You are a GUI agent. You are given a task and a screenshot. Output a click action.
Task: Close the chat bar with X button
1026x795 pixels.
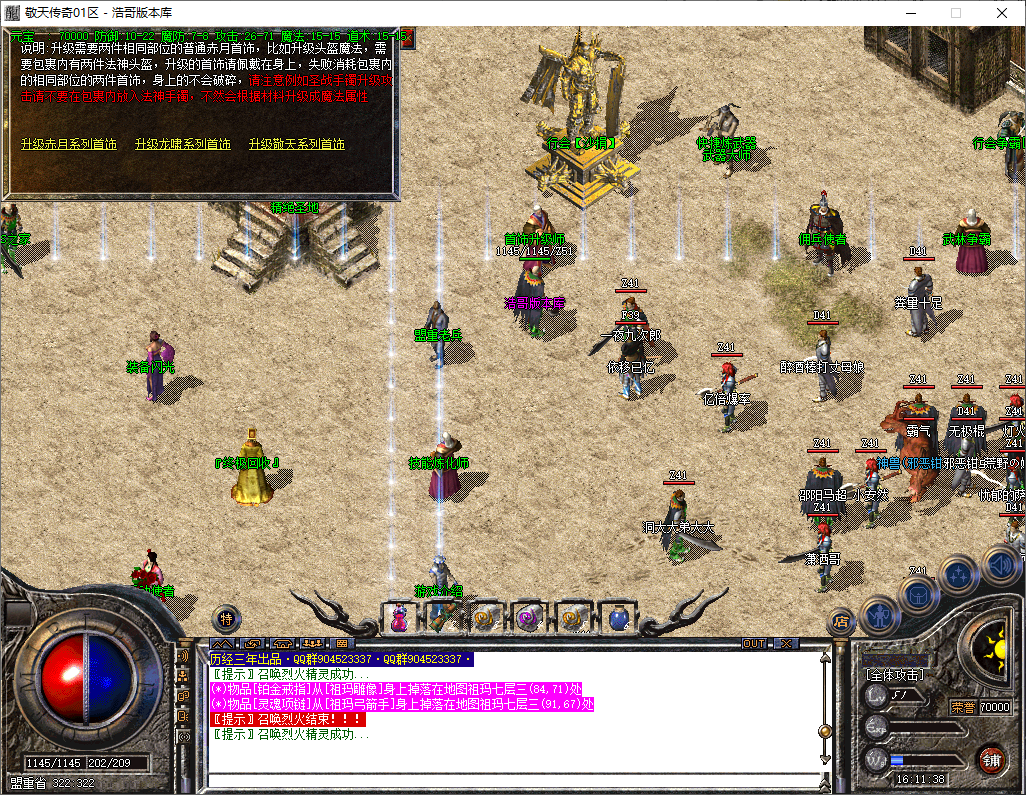[787, 643]
